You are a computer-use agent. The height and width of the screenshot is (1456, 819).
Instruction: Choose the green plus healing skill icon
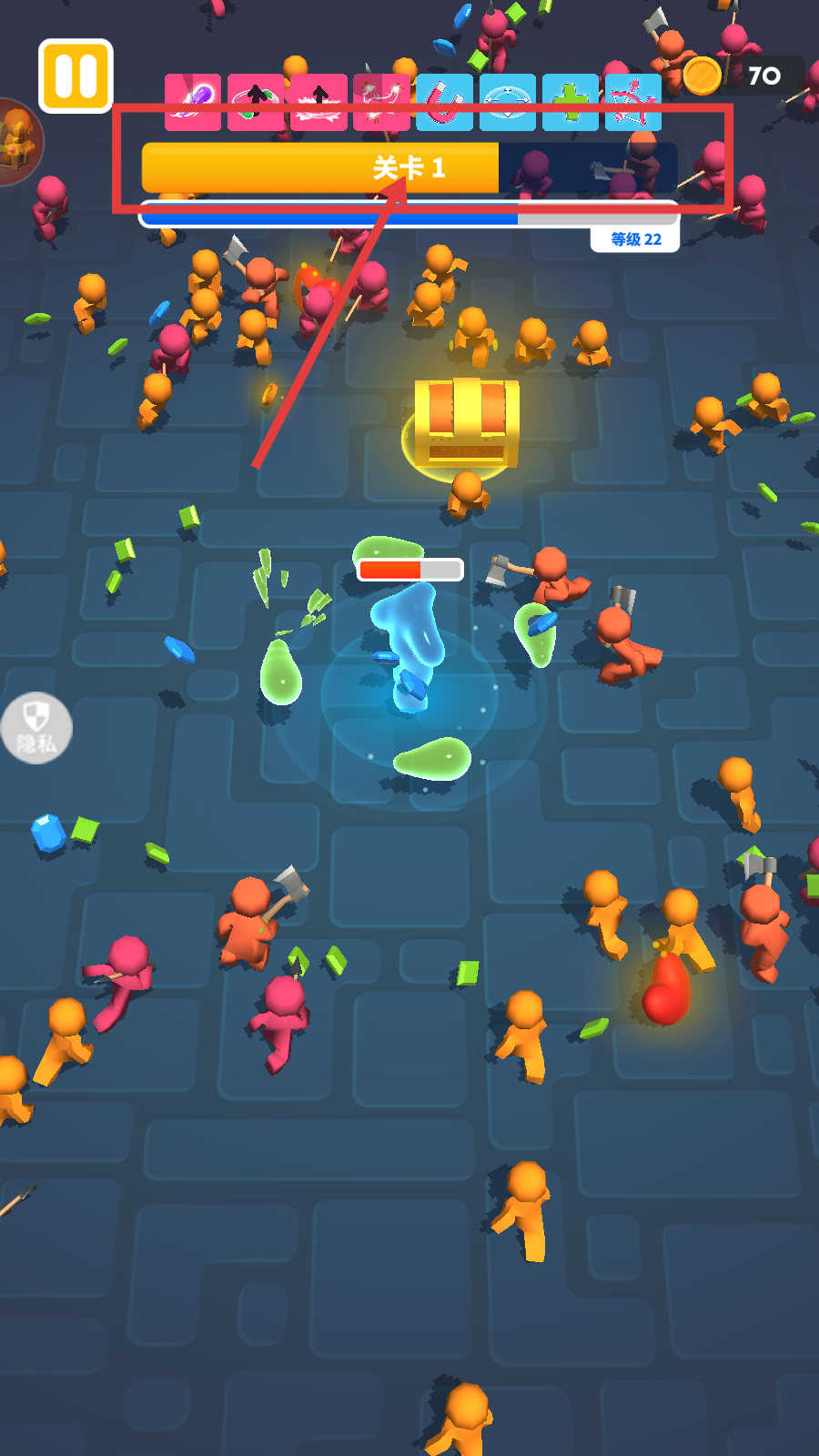[571, 101]
